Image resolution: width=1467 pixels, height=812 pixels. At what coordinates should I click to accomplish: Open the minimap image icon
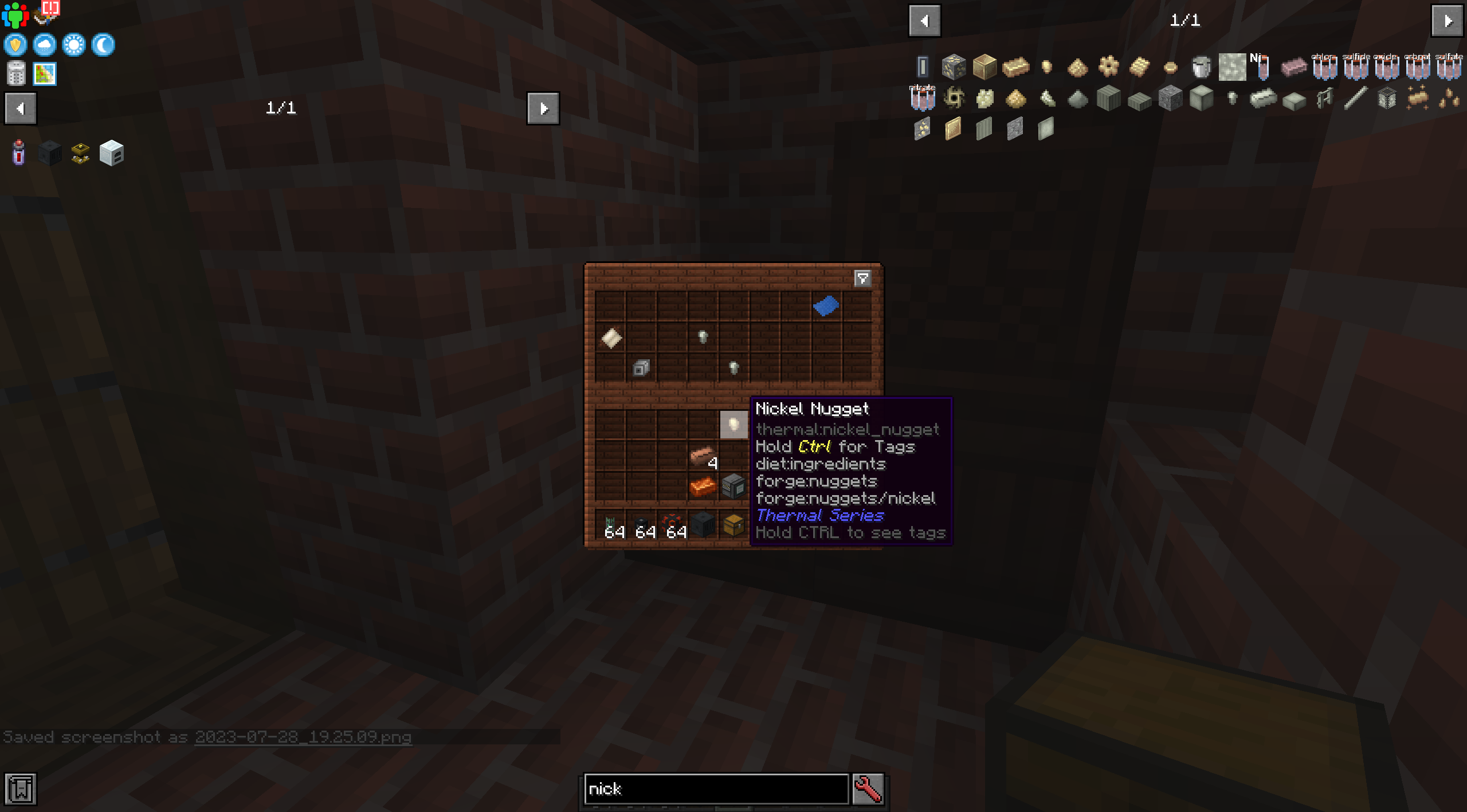[x=44, y=73]
